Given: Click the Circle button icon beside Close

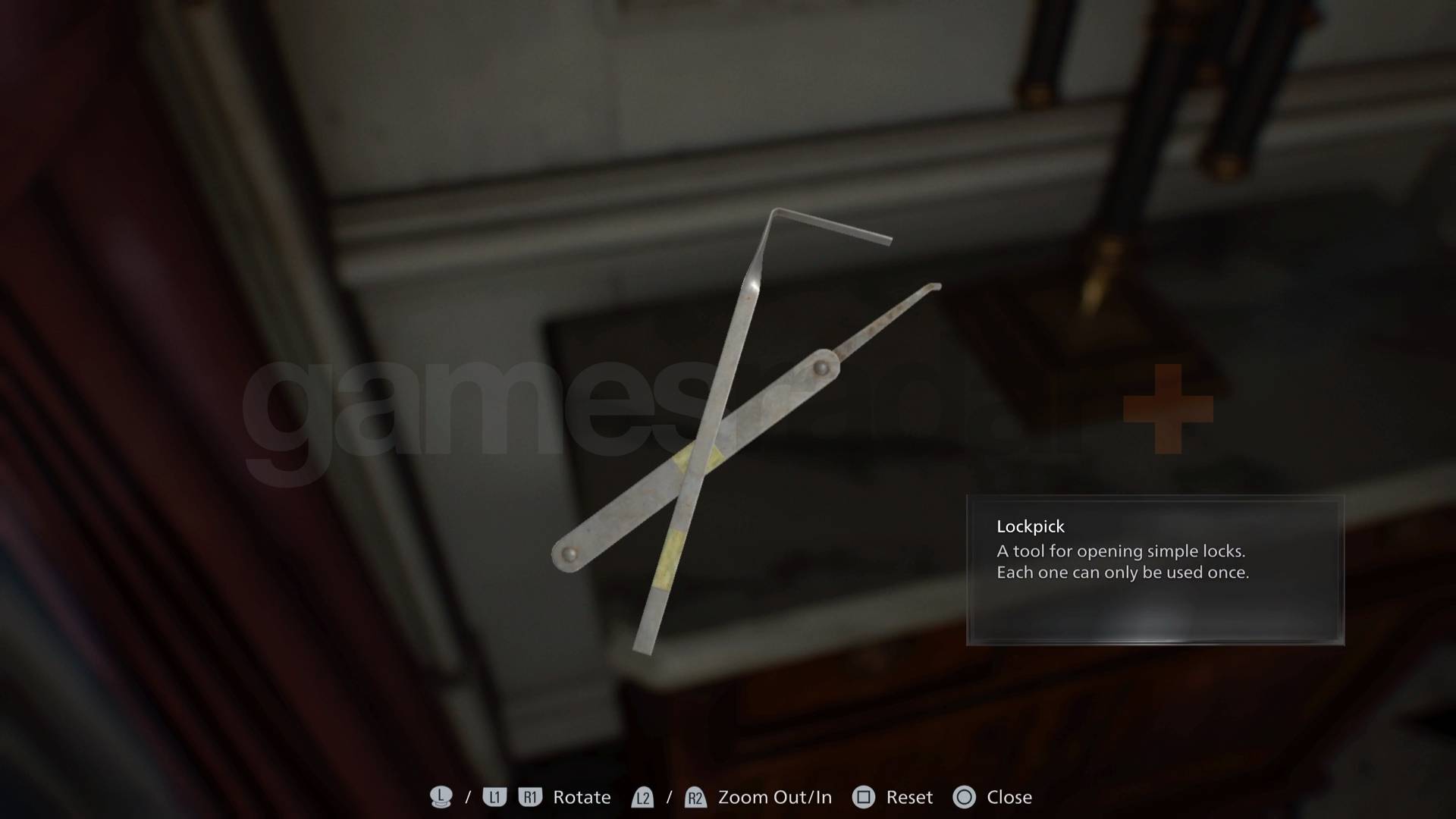Looking at the screenshot, I should pyautogui.click(x=965, y=797).
